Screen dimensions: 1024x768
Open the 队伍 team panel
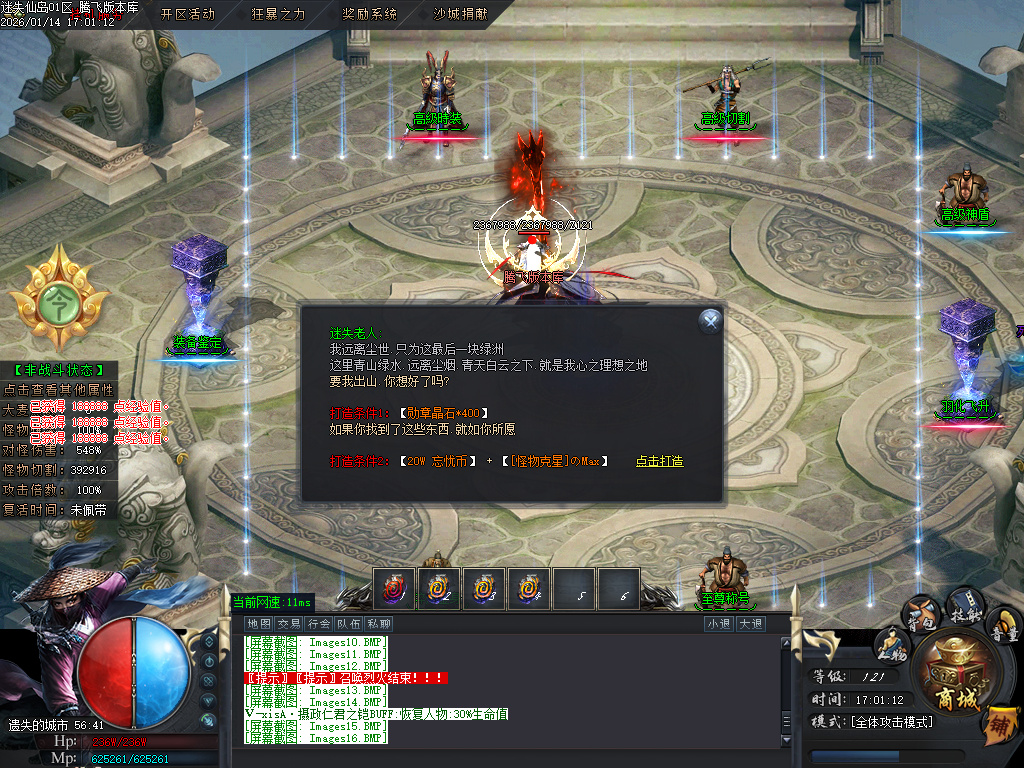click(x=349, y=624)
